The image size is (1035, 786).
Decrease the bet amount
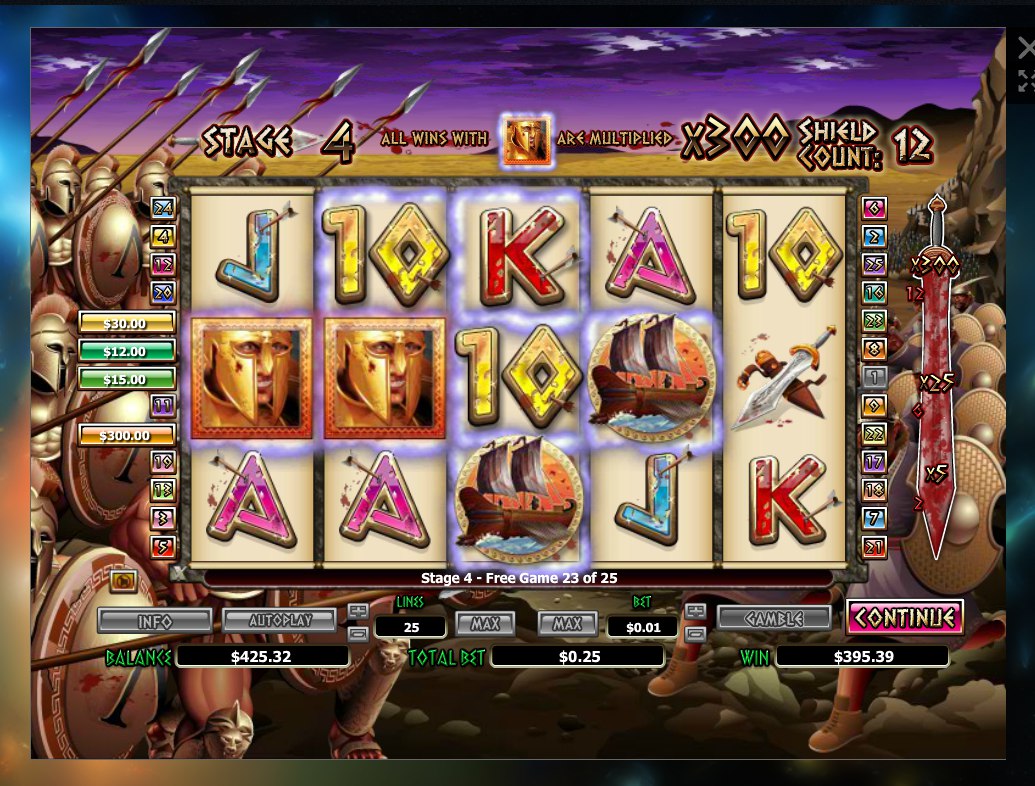click(696, 633)
